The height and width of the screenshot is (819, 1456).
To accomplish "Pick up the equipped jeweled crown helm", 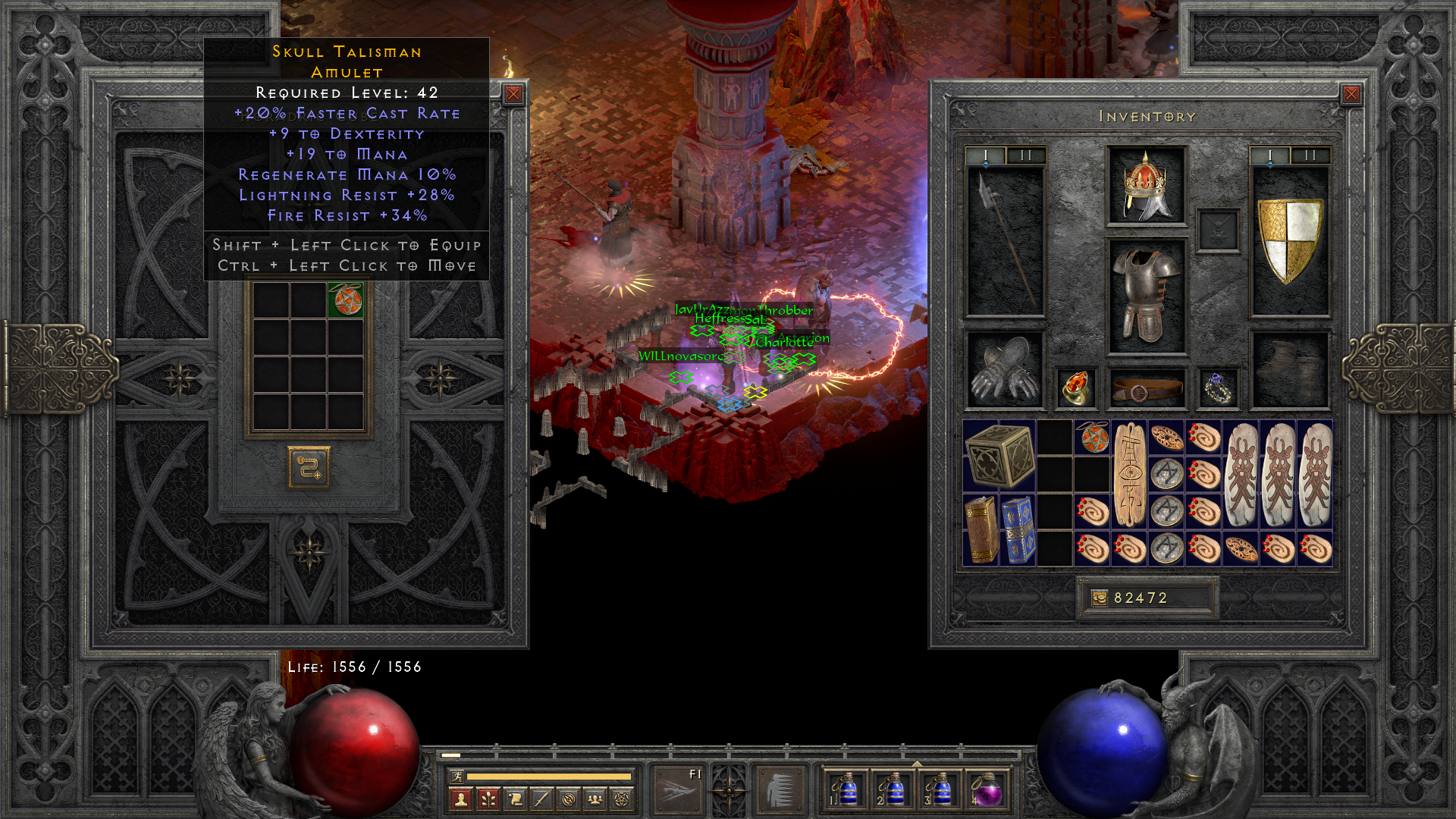I will tap(1146, 186).
